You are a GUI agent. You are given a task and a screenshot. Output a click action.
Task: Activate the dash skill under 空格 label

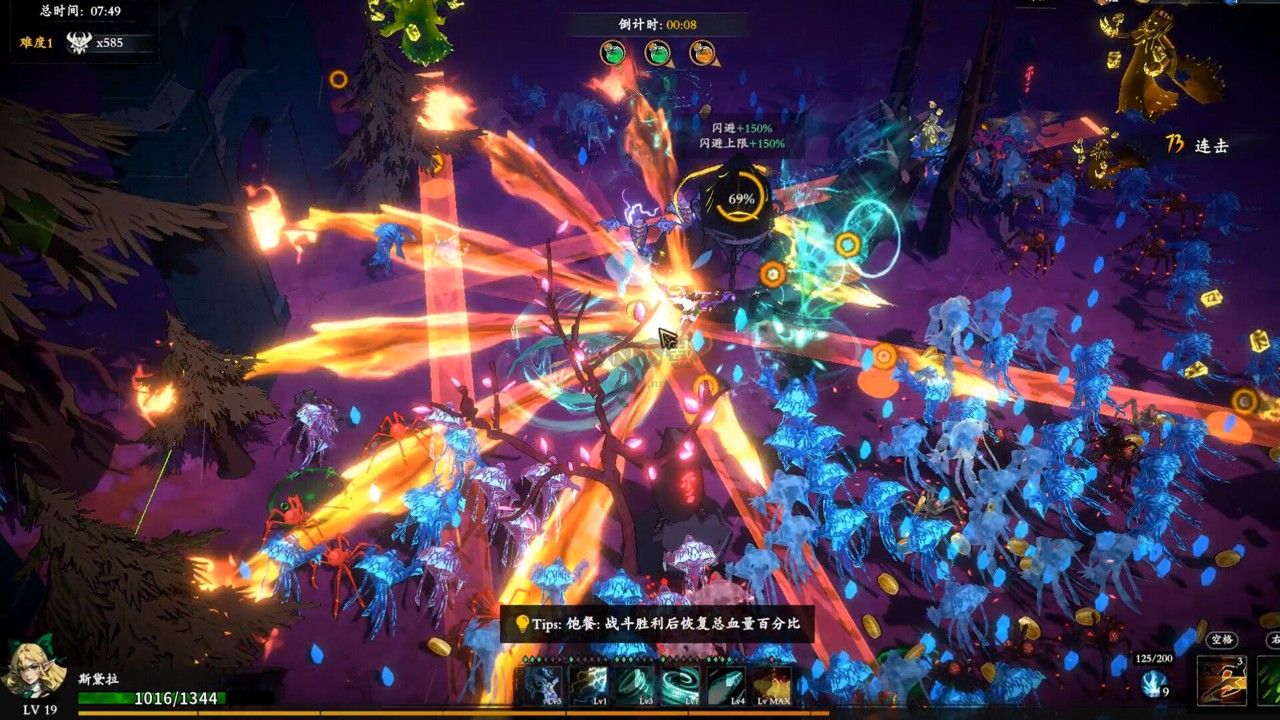coord(1222,680)
